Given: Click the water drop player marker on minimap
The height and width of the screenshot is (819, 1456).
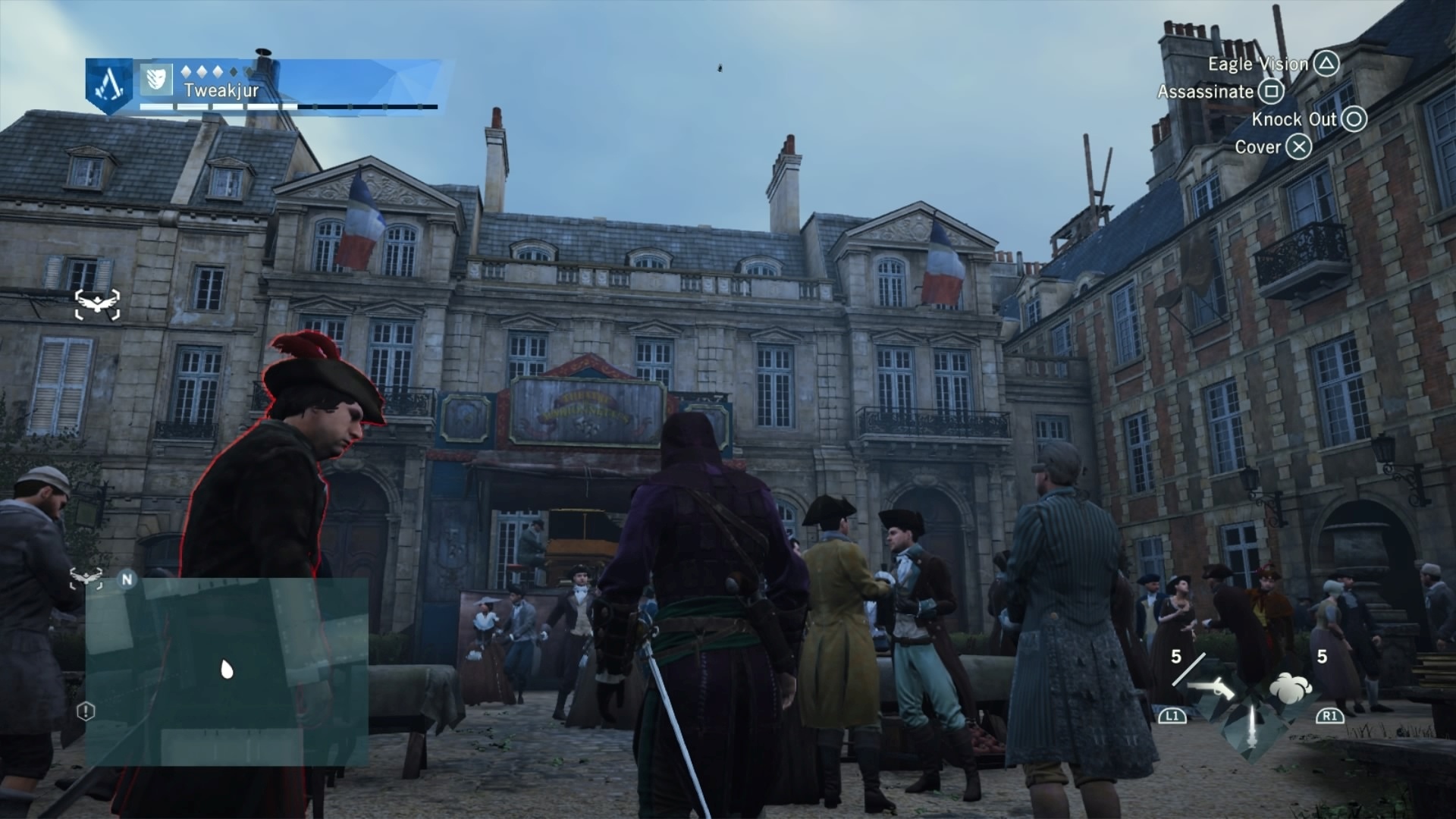Looking at the screenshot, I should point(225,669).
